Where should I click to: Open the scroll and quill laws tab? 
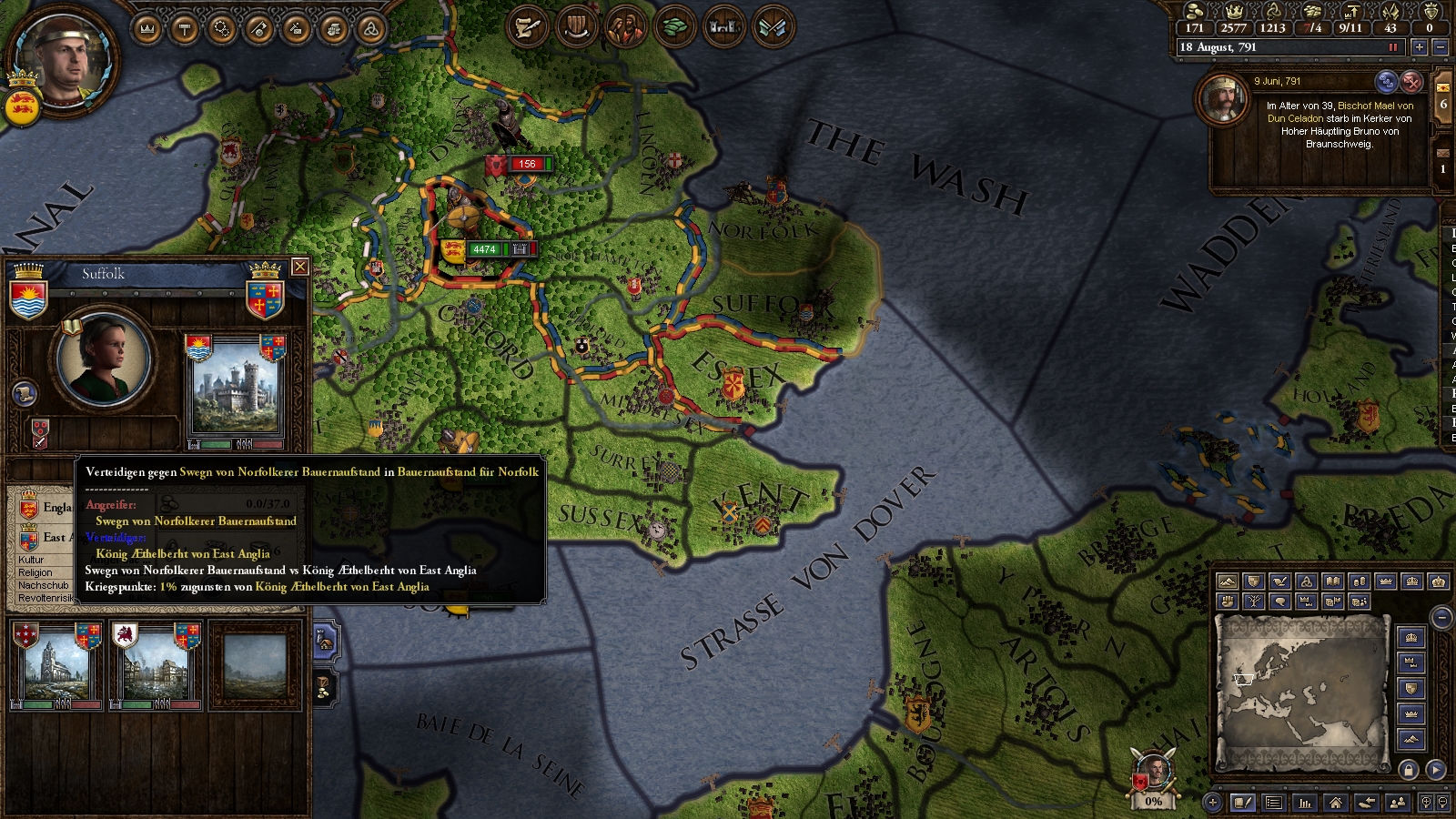528,28
